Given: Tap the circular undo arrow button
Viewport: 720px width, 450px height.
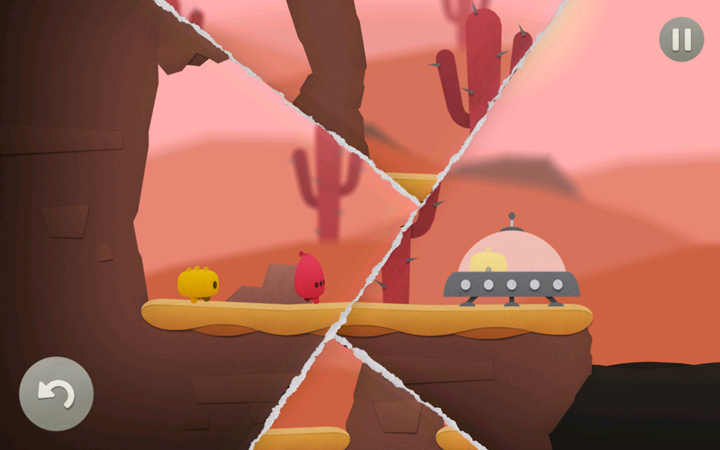Looking at the screenshot, I should pos(56,393).
